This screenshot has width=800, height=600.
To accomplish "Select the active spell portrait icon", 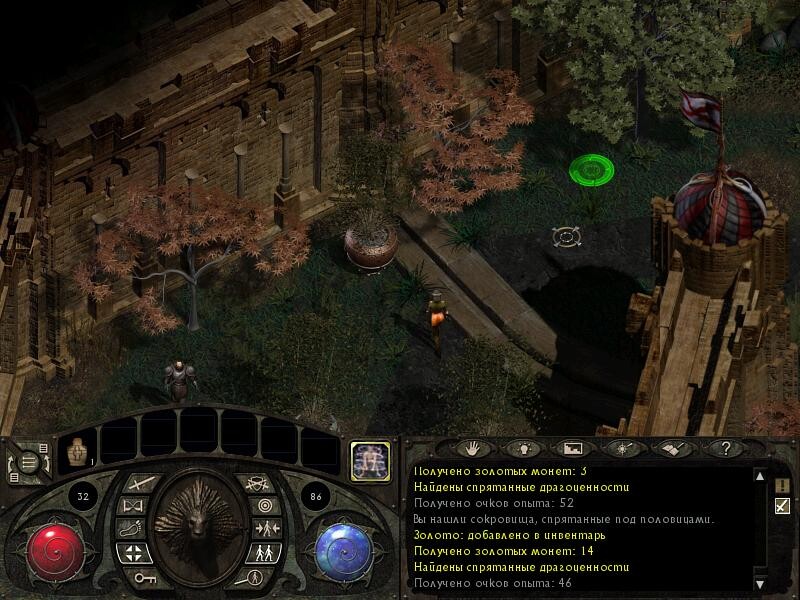I will (x=369, y=457).
